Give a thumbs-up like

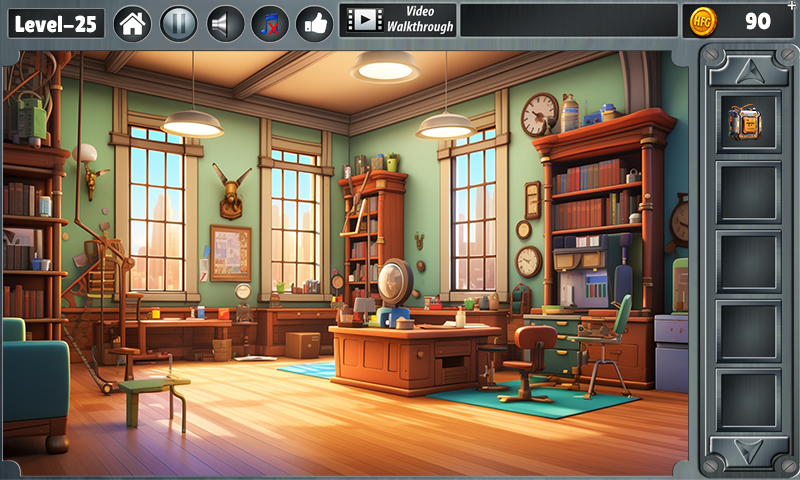pyautogui.click(x=315, y=22)
